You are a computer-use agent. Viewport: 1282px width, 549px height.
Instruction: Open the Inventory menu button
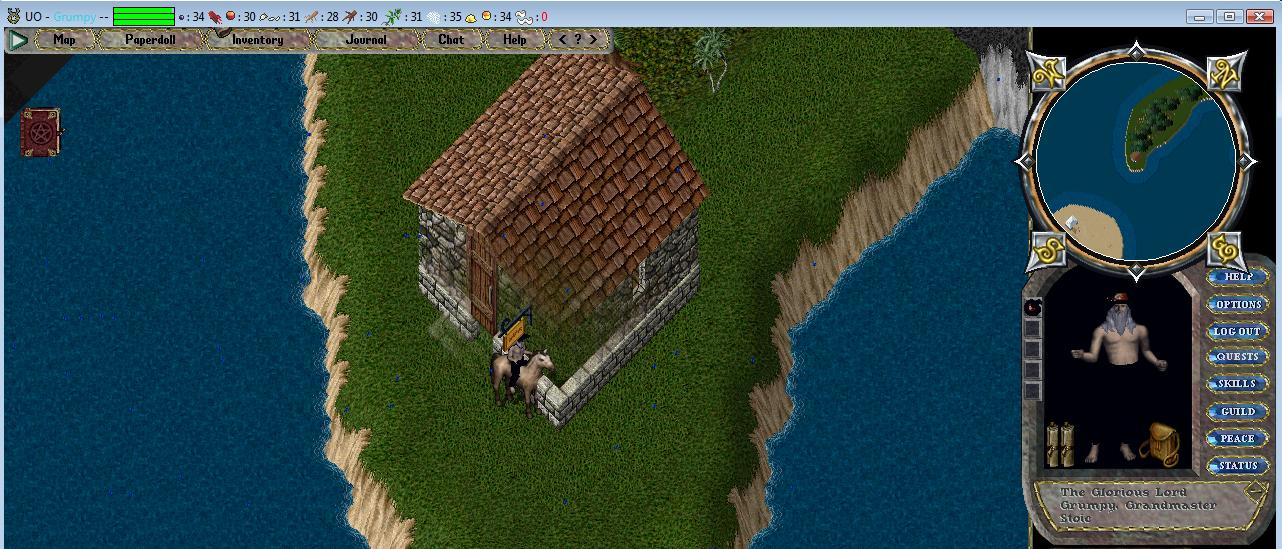[257, 40]
